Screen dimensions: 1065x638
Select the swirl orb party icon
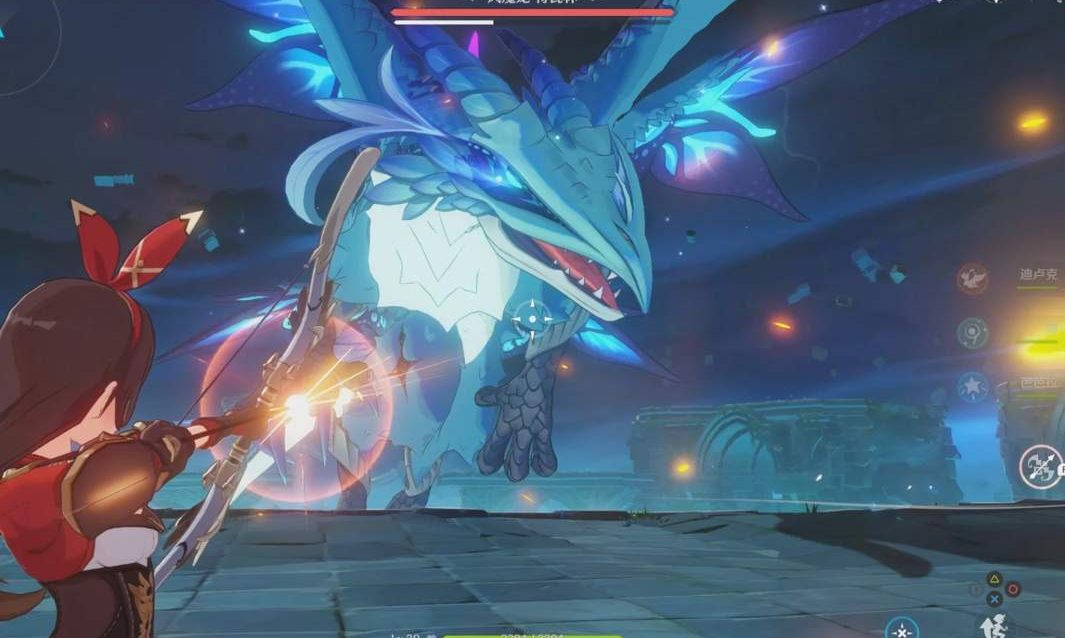click(x=972, y=332)
